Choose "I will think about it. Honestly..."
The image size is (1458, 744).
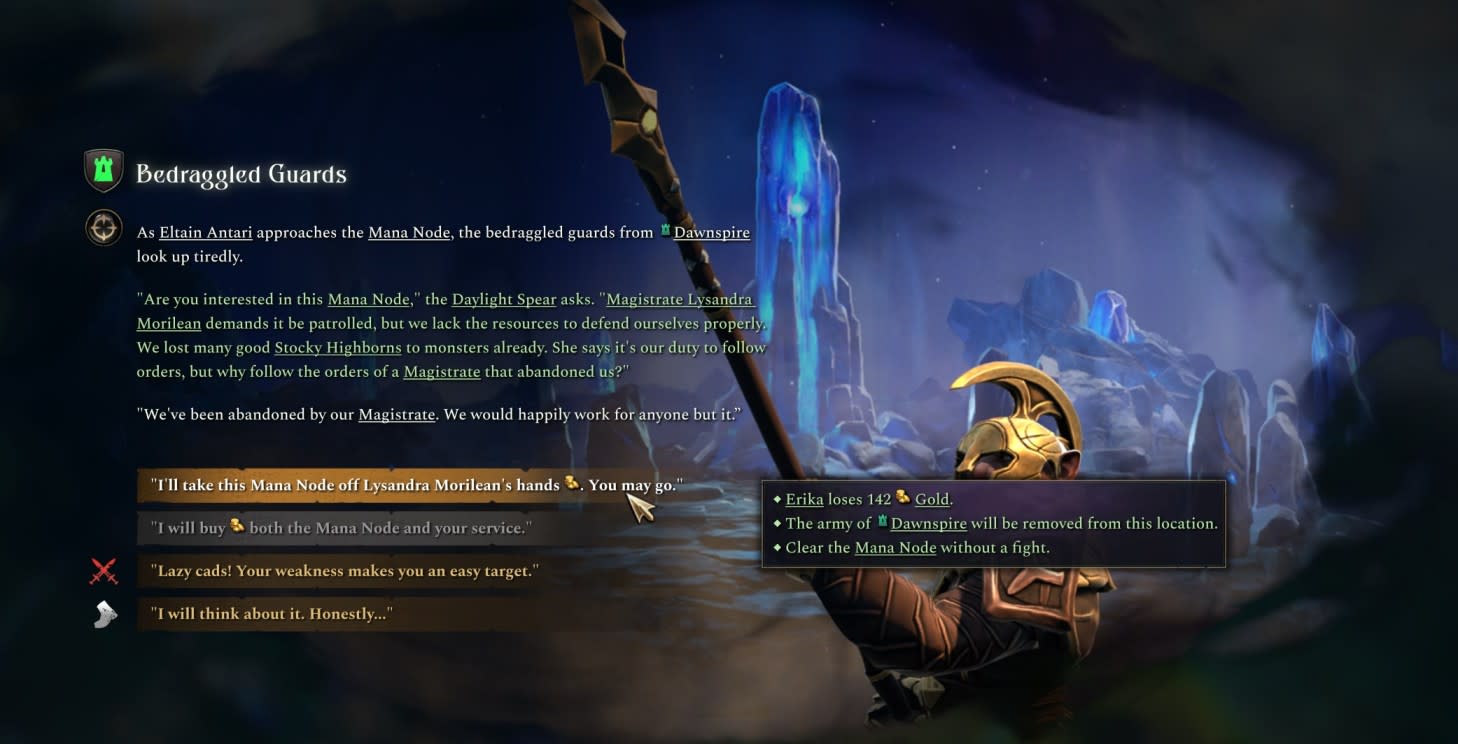coord(274,614)
